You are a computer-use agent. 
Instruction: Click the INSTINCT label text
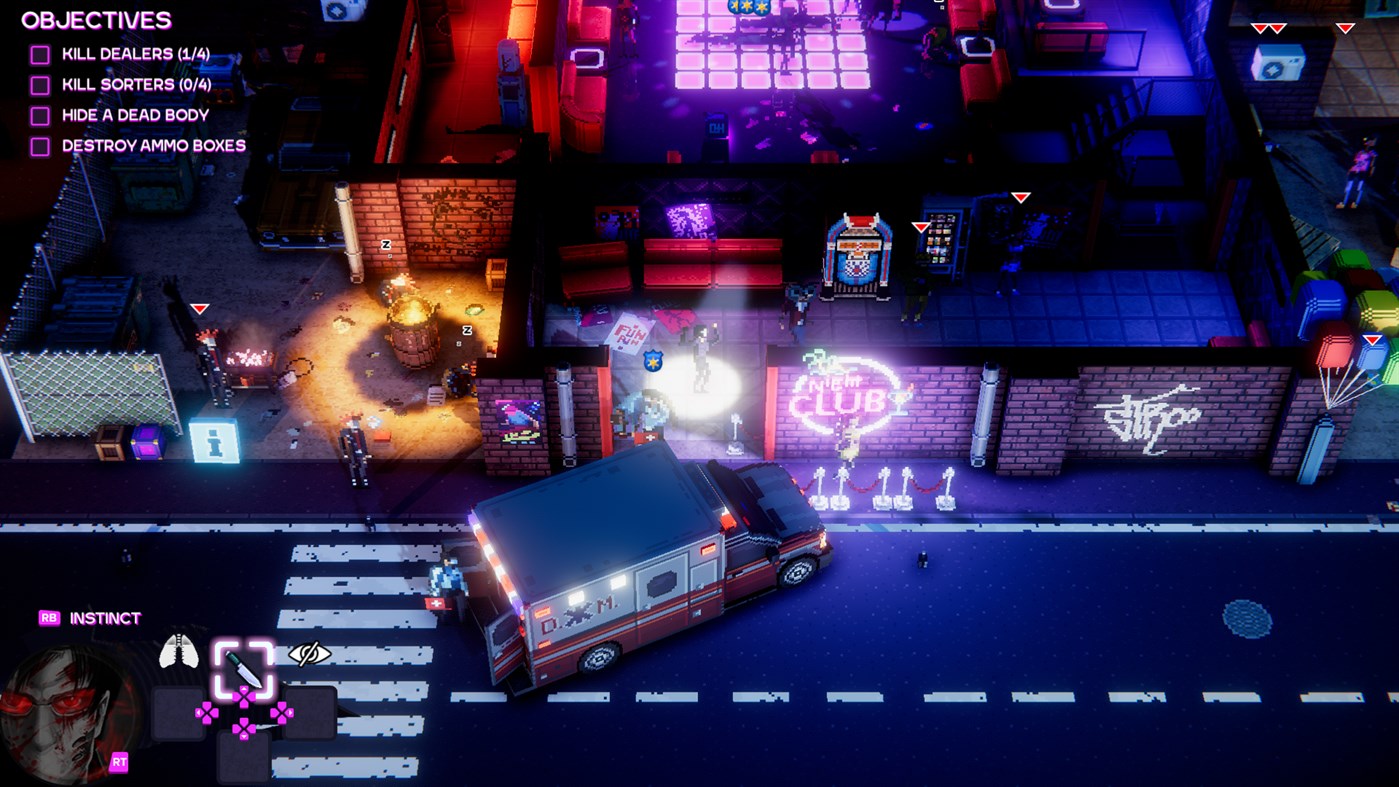click(103, 617)
